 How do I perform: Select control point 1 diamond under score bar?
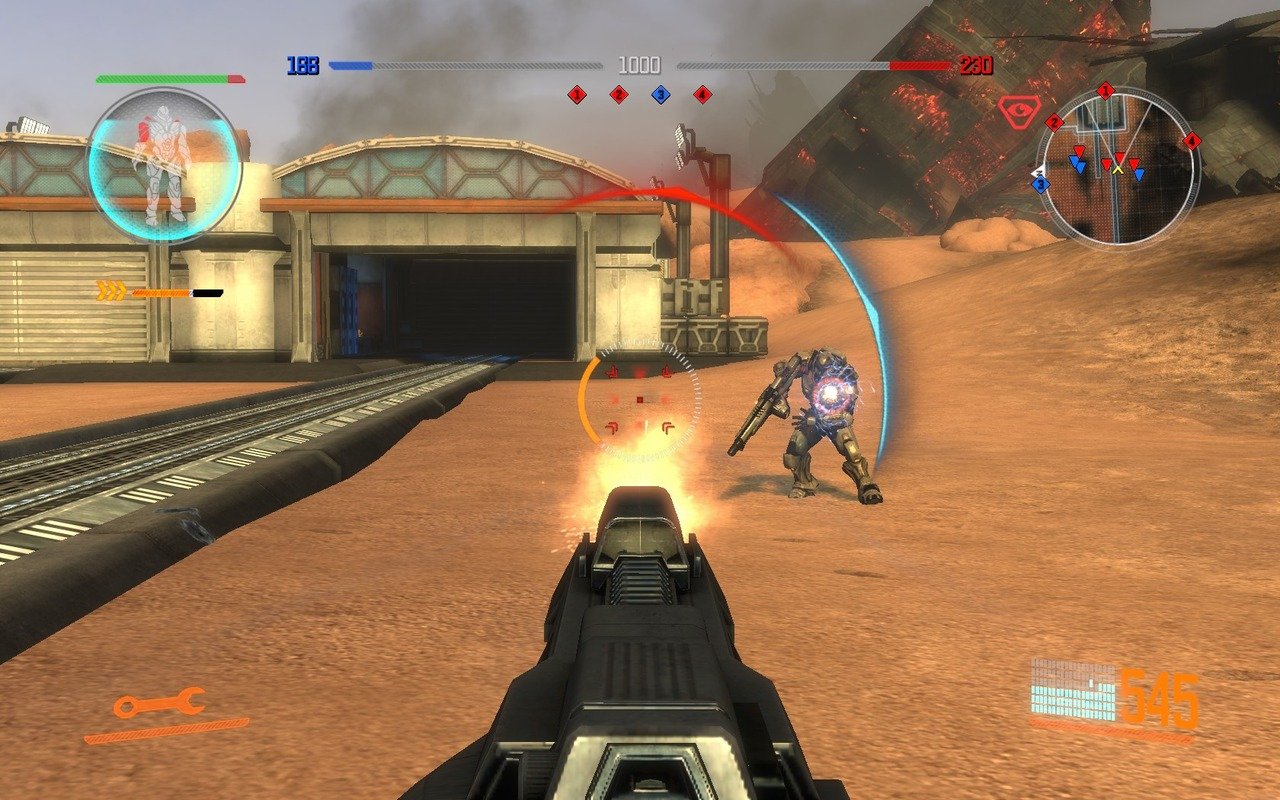point(576,95)
